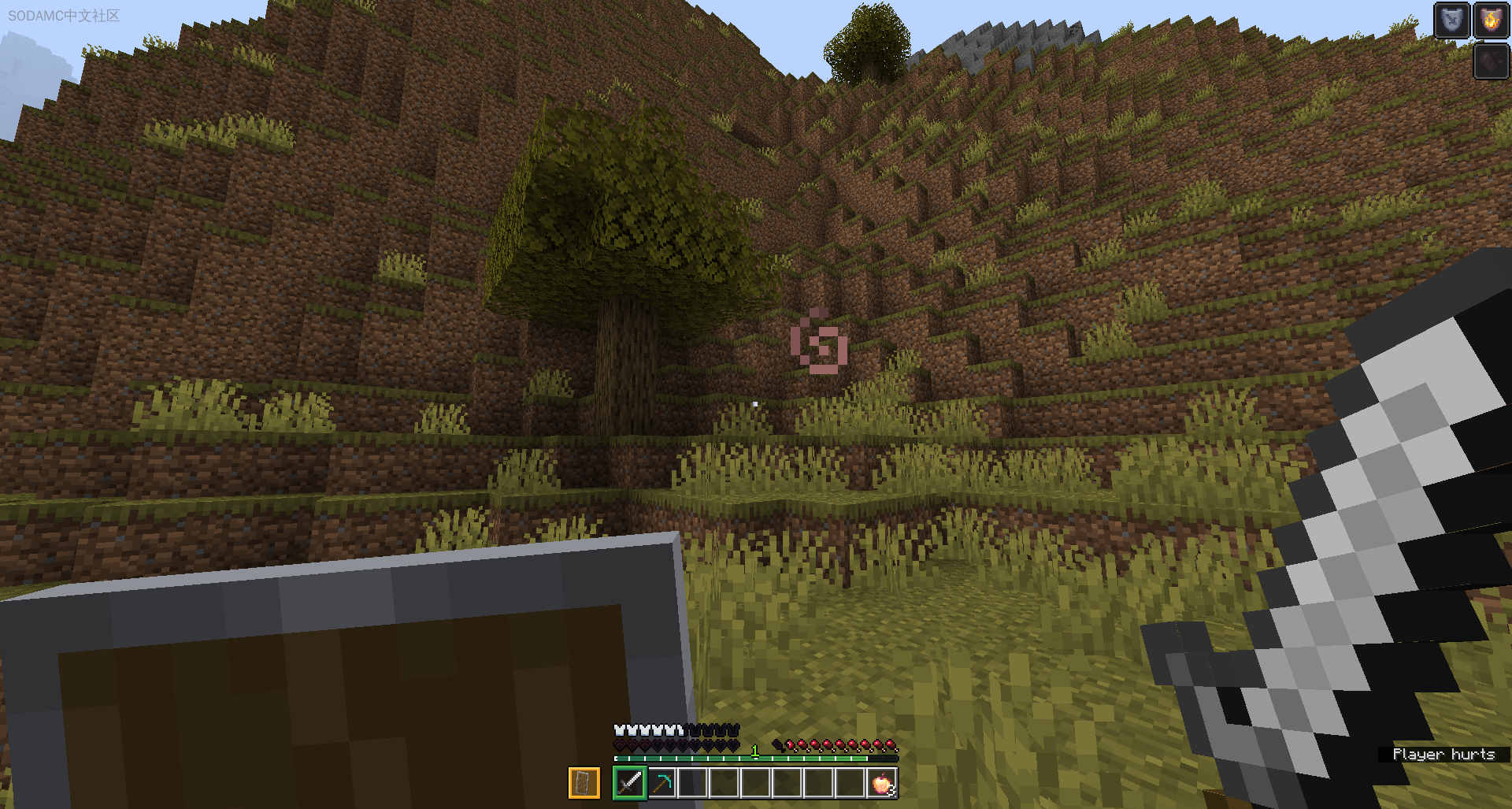Click the grey shield status effect icon
The height and width of the screenshot is (809, 1512).
(1451, 20)
